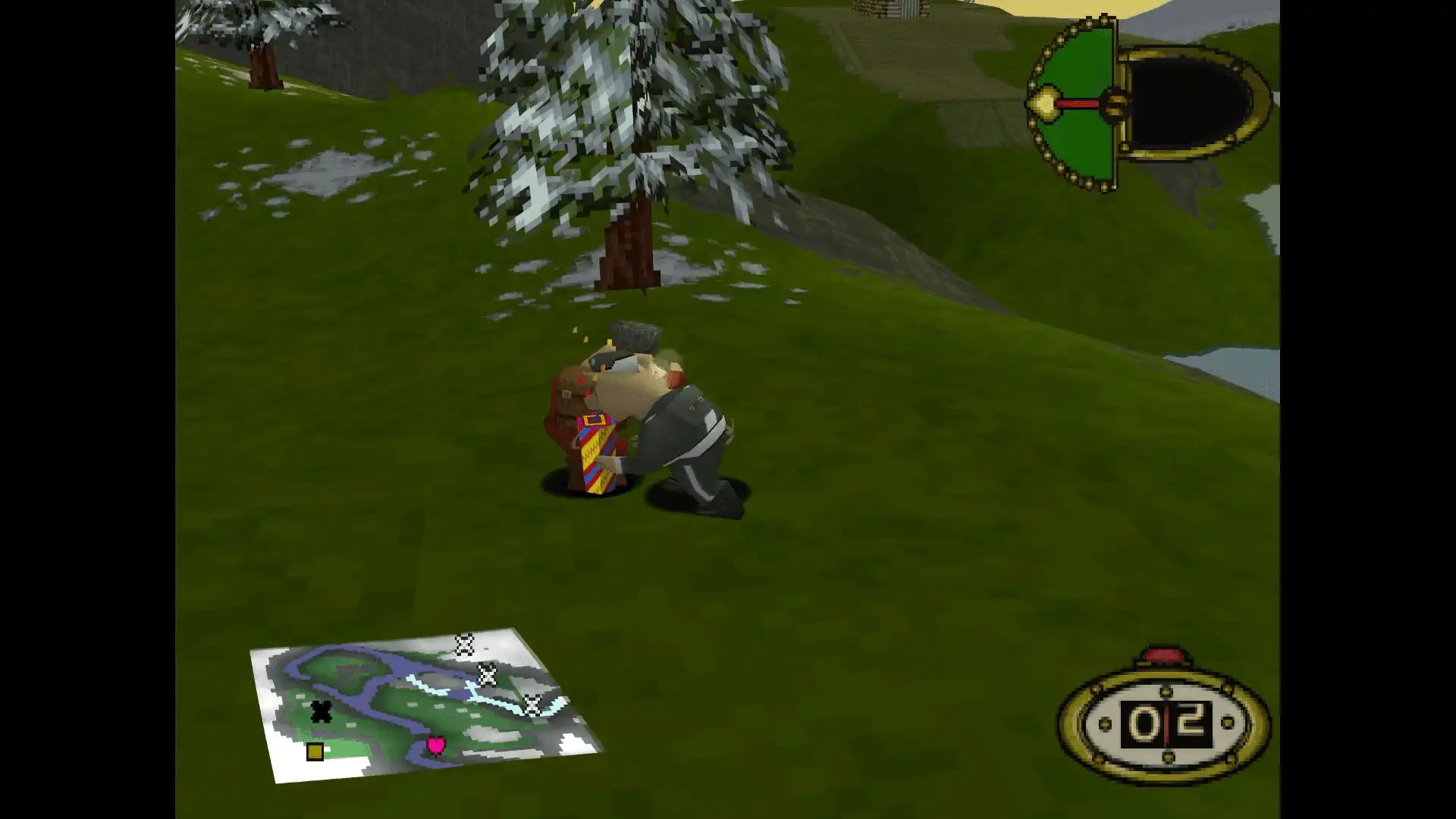Click the black X enemy marker on the map
The image size is (1456, 819).
coord(322,711)
